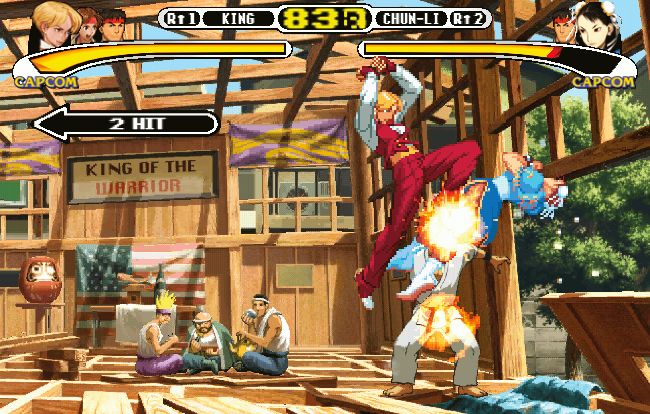
Task: Click the Rt1 ratio badge beside King
Action: pos(179,18)
